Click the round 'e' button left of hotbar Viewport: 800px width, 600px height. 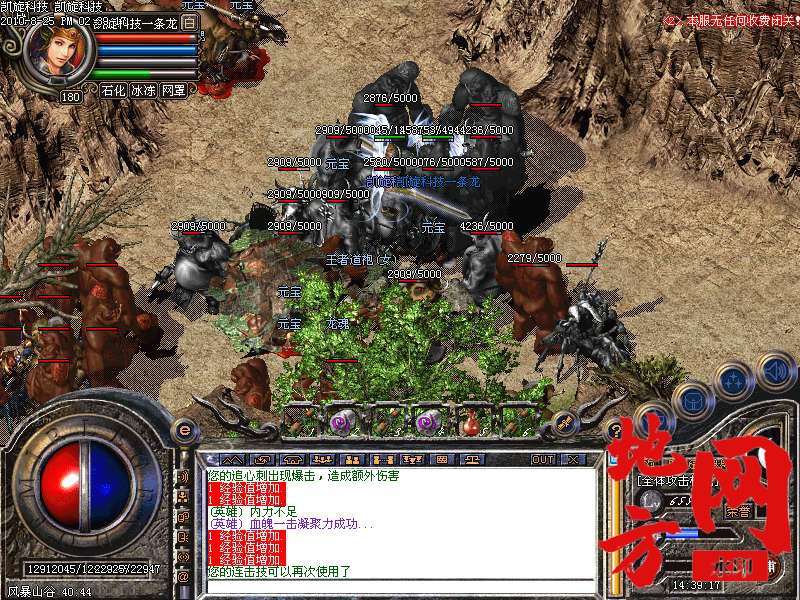pyautogui.click(x=183, y=430)
